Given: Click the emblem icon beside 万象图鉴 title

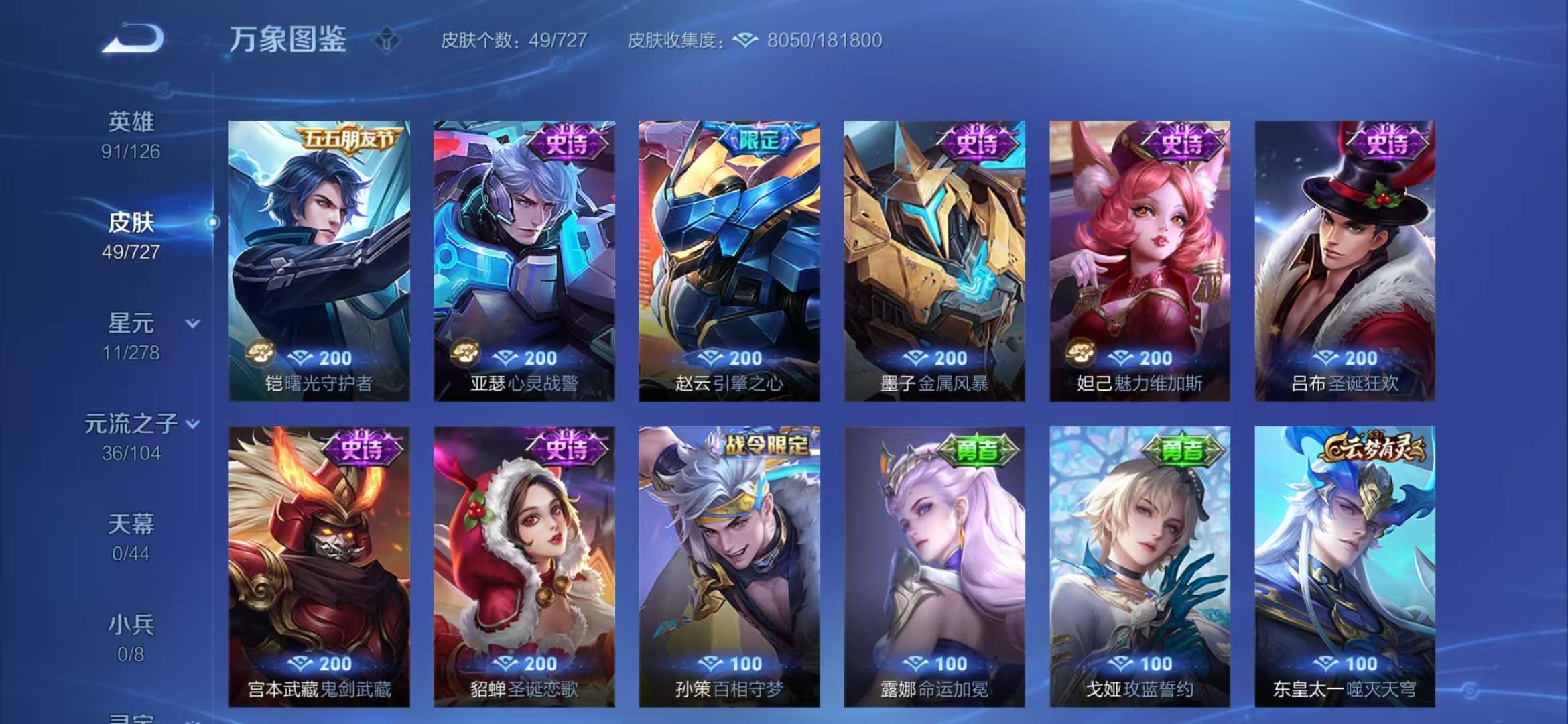Looking at the screenshot, I should (x=387, y=40).
